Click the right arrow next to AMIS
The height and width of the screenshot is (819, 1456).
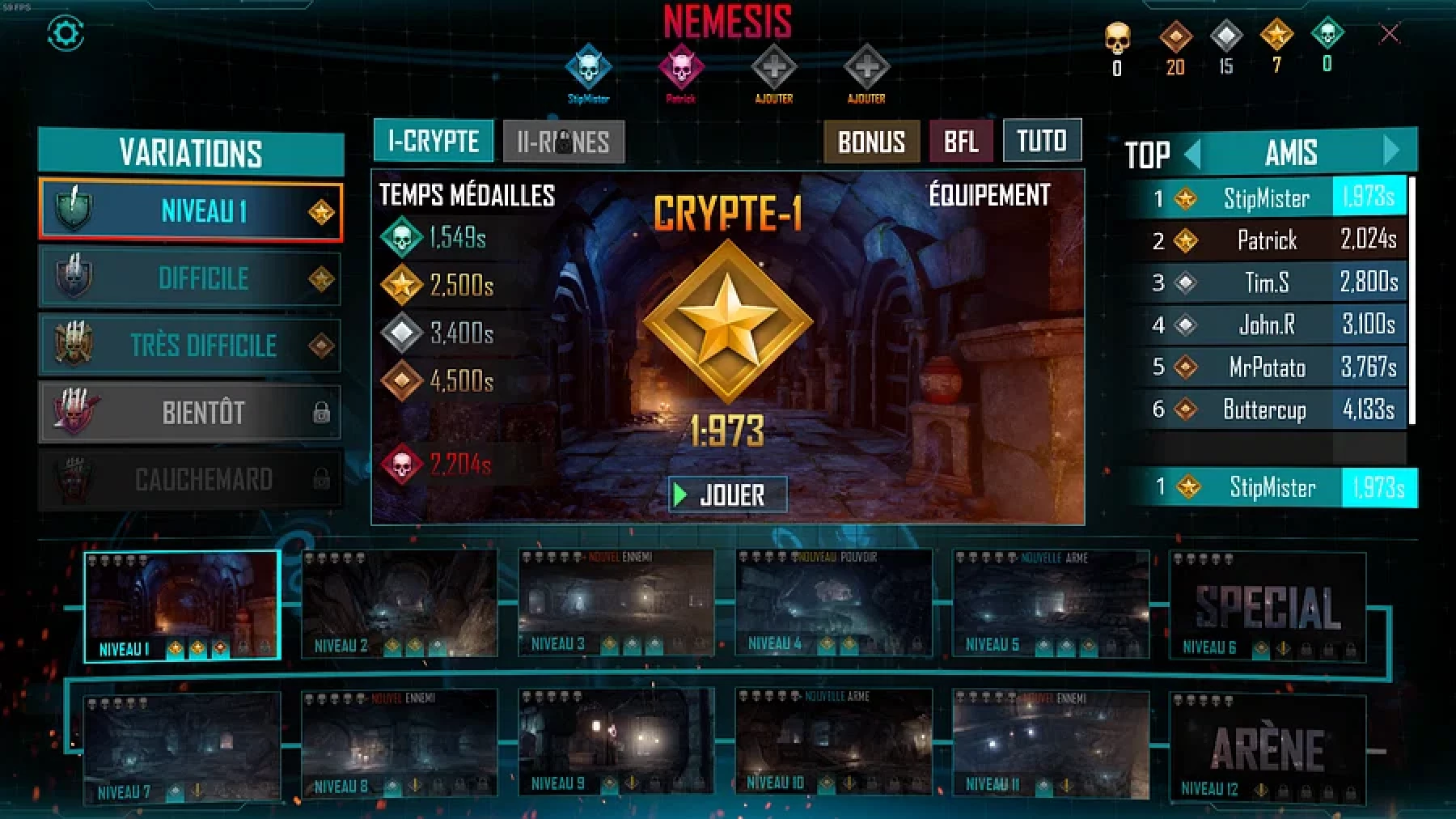click(x=1390, y=152)
